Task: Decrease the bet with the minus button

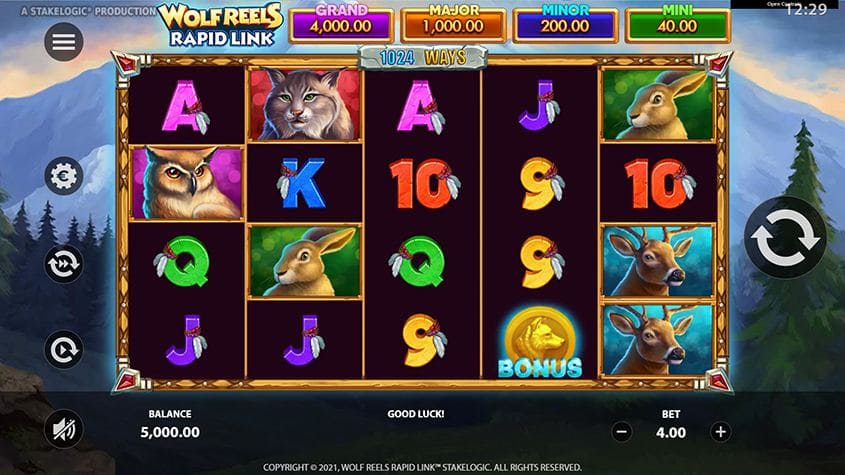Action: pos(622,432)
